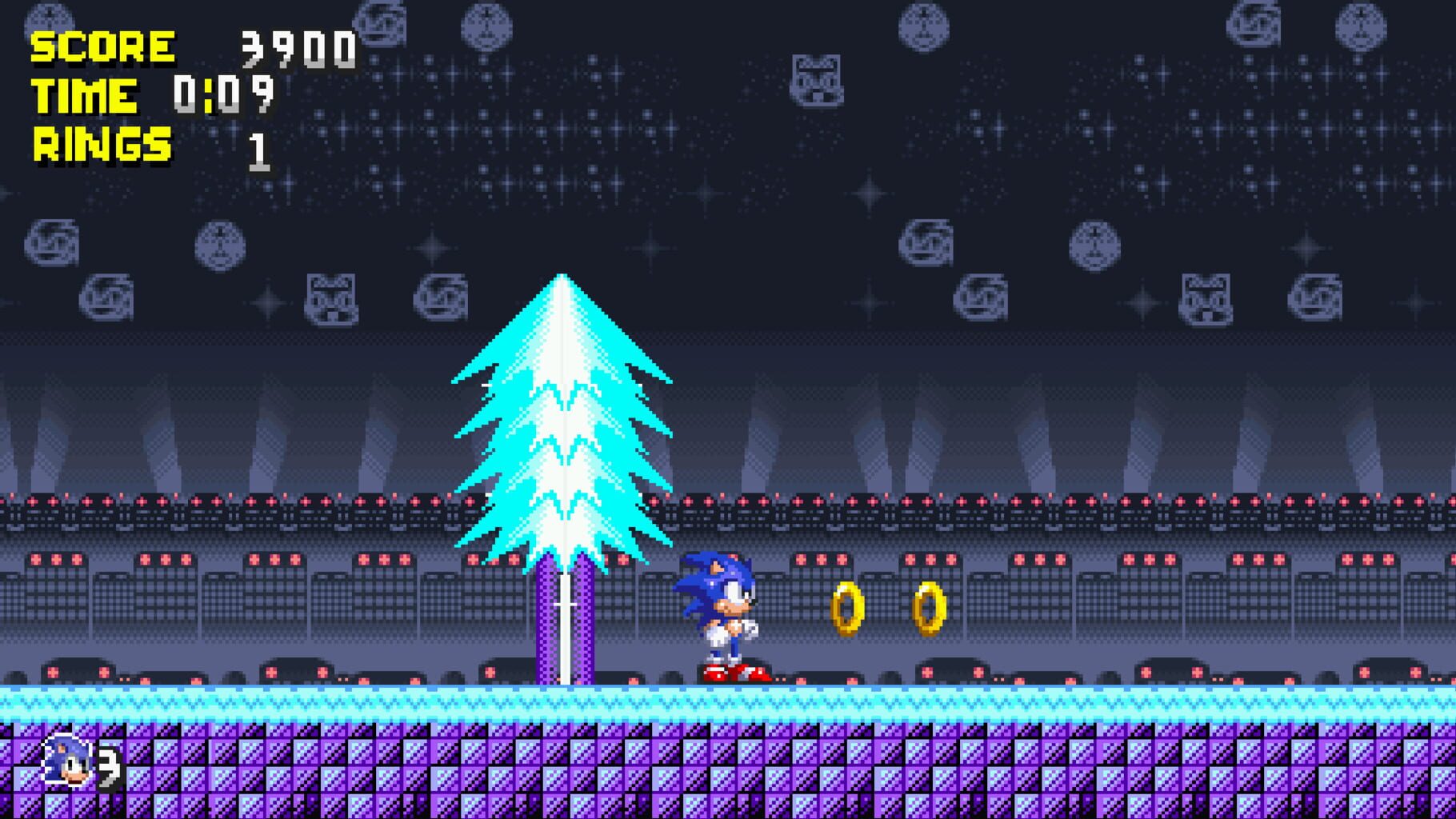Click the cat face background decoration
Viewport: 1456px width, 819px height.
tap(816, 80)
